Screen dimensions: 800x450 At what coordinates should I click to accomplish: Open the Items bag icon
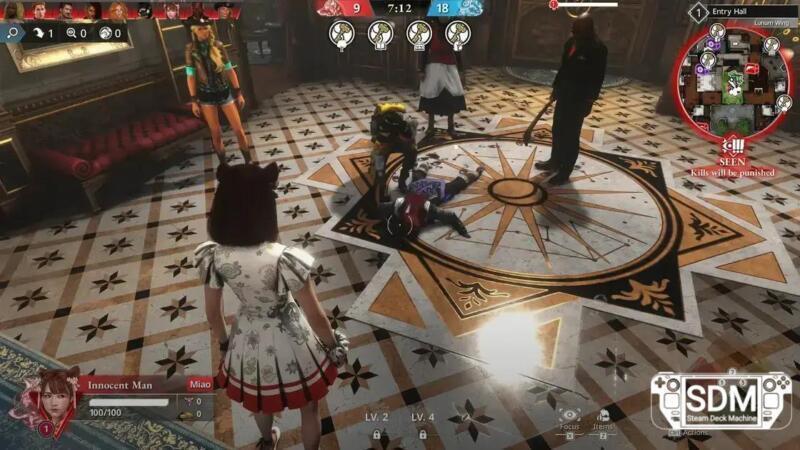[x=603, y=415]
